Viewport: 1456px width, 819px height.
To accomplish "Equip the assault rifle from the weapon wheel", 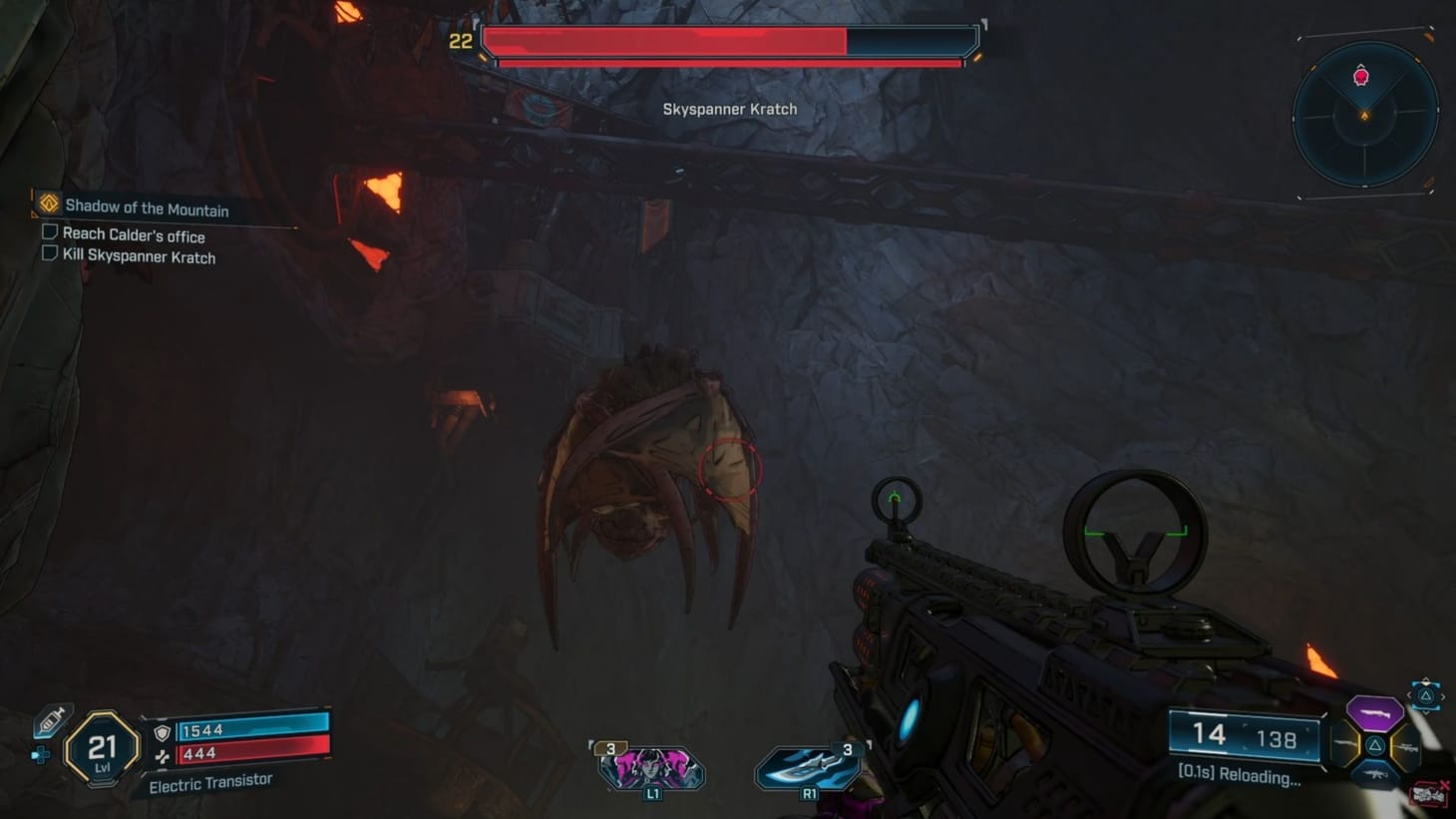I will (1376, 773).
